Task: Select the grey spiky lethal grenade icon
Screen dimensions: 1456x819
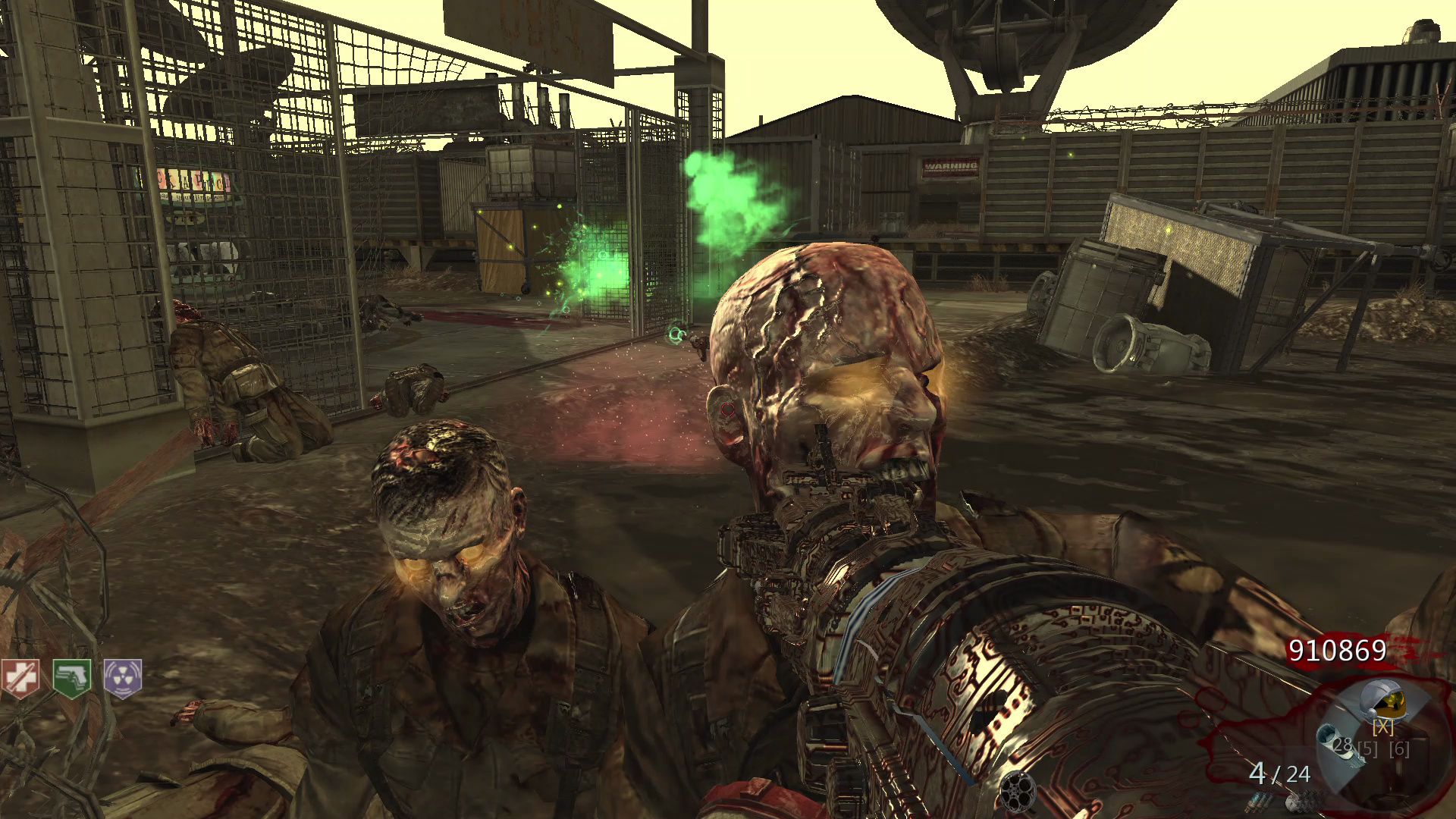Action: pyautogui.click(x=1299, y=801)
